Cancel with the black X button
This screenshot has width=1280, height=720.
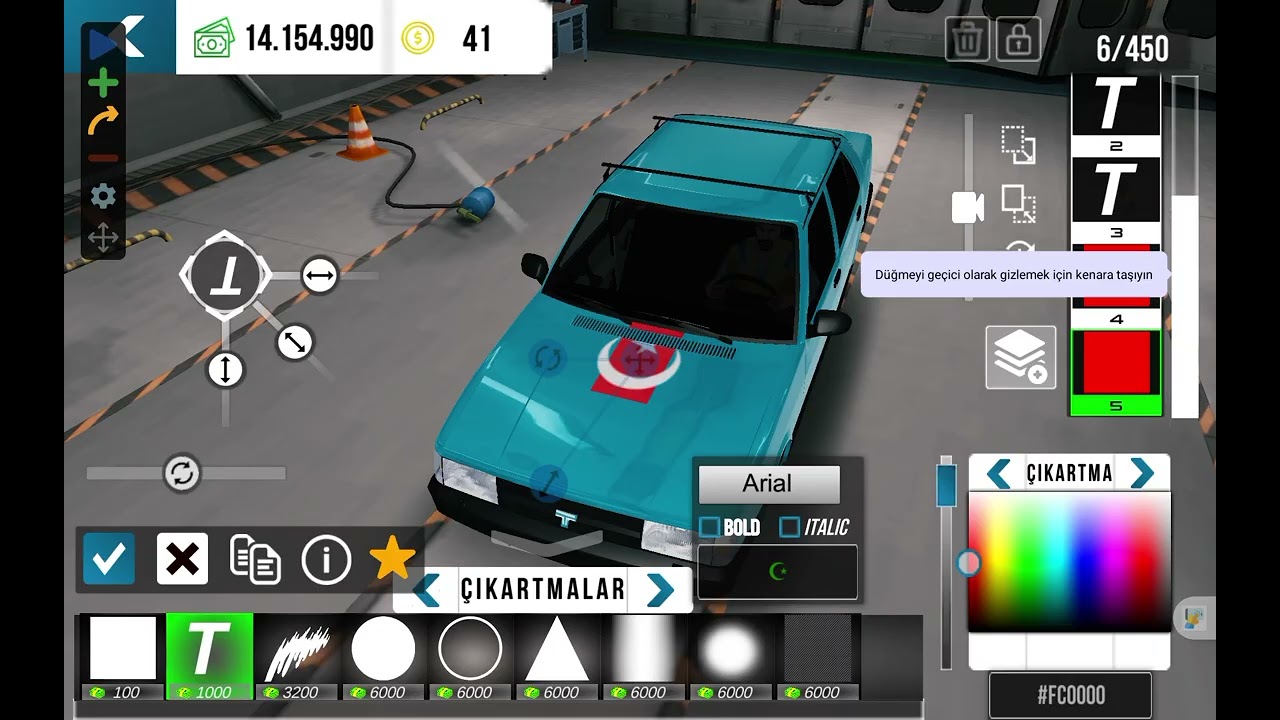tap(182, 558)
